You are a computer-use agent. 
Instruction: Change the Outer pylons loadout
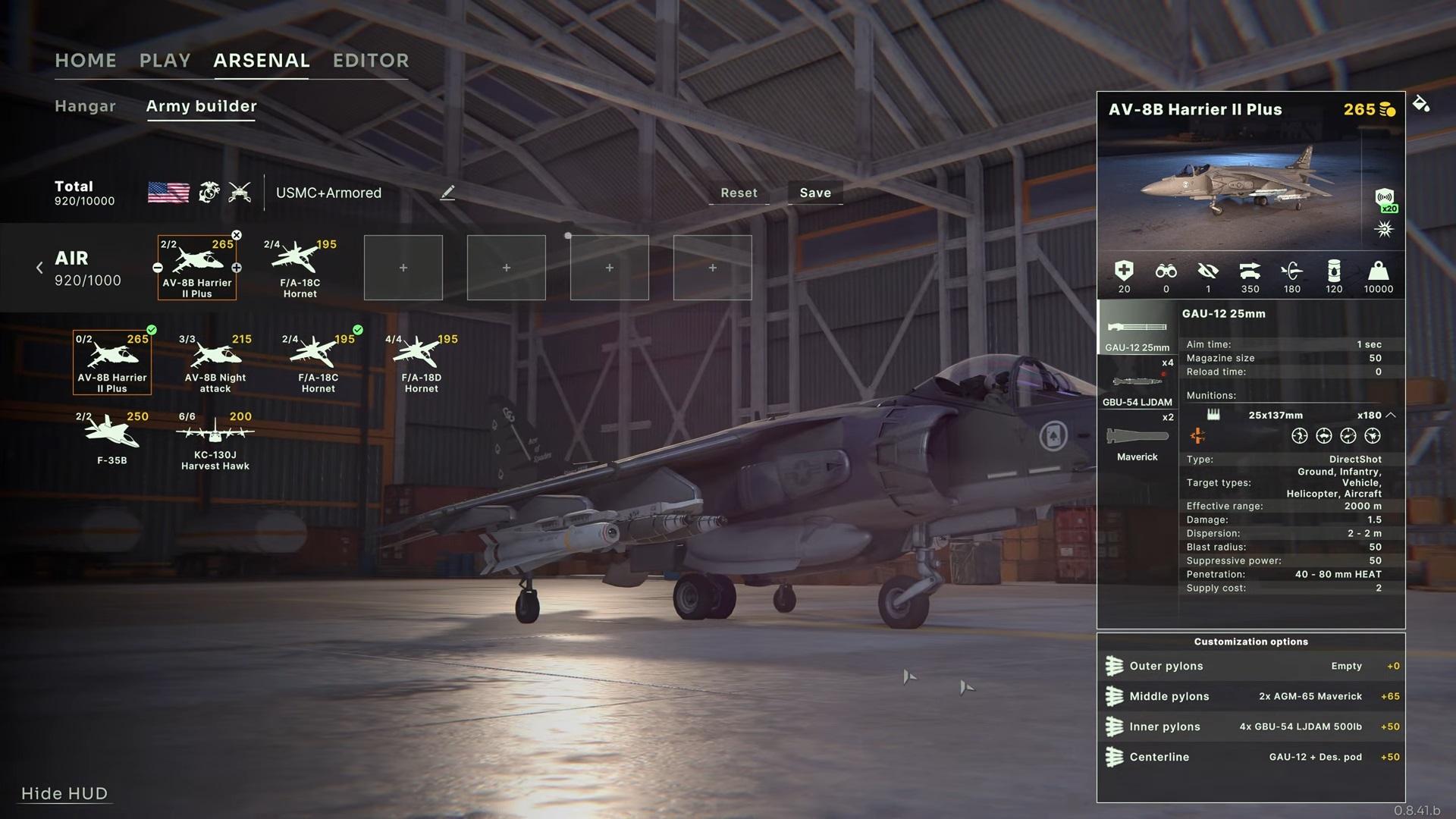(x=1251, y=666)
